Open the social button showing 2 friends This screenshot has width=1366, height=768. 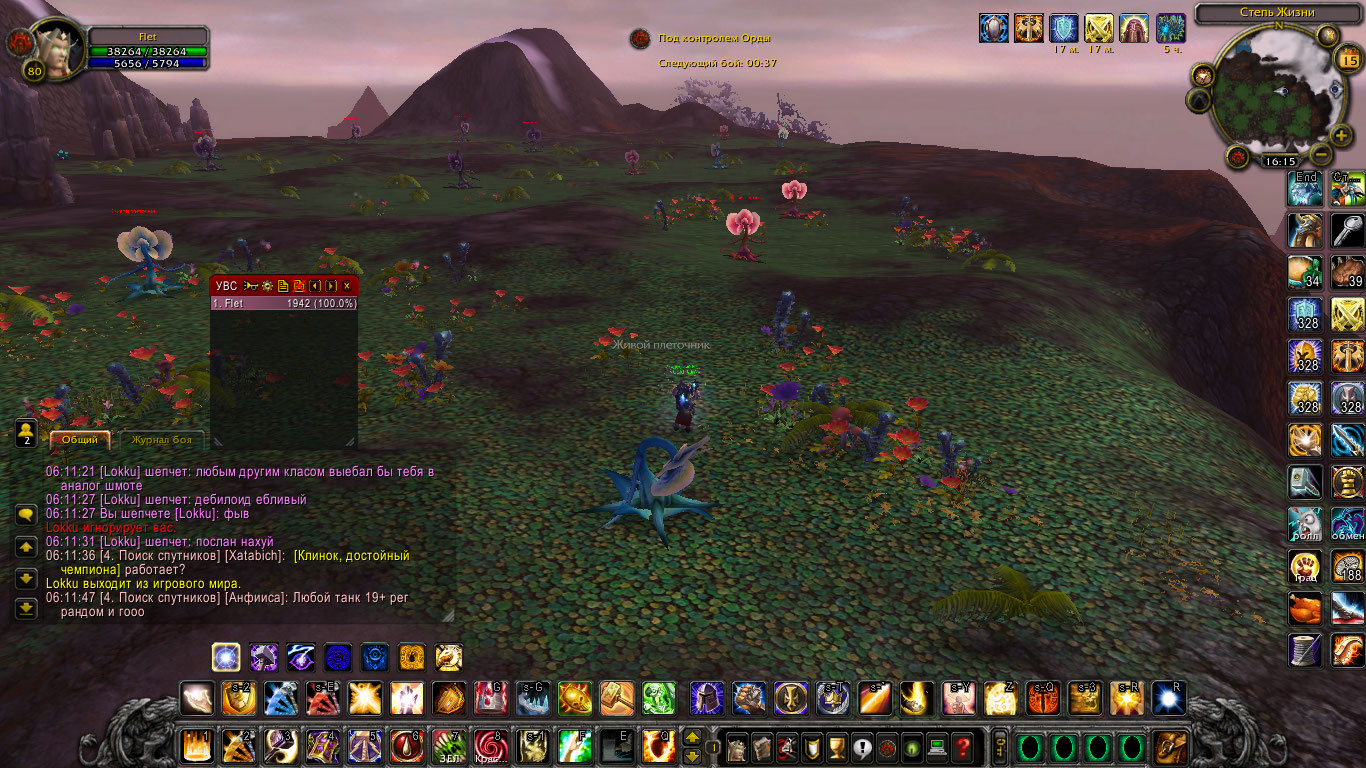point(26,433)
